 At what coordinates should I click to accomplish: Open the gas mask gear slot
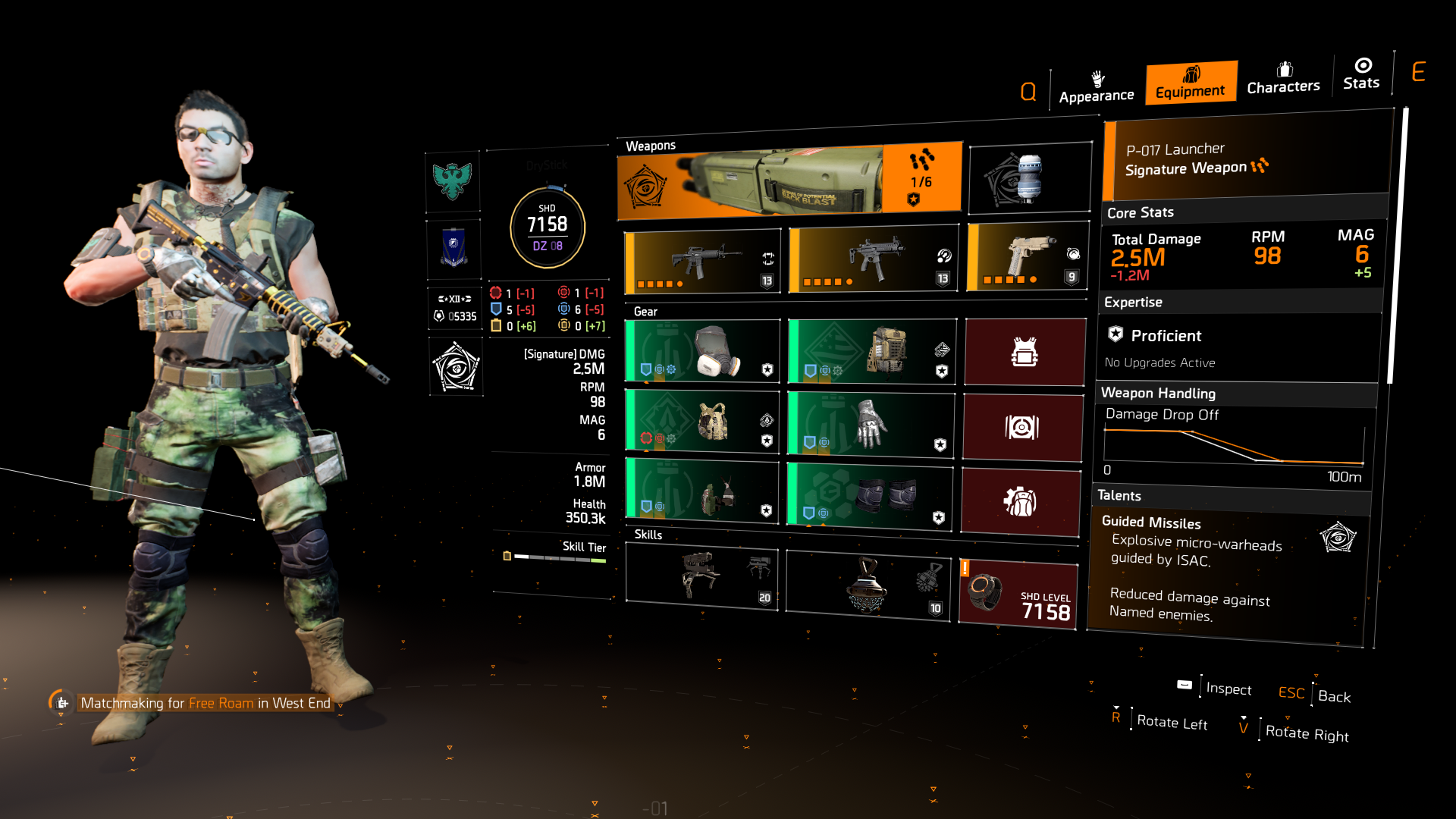click(701, 350)
